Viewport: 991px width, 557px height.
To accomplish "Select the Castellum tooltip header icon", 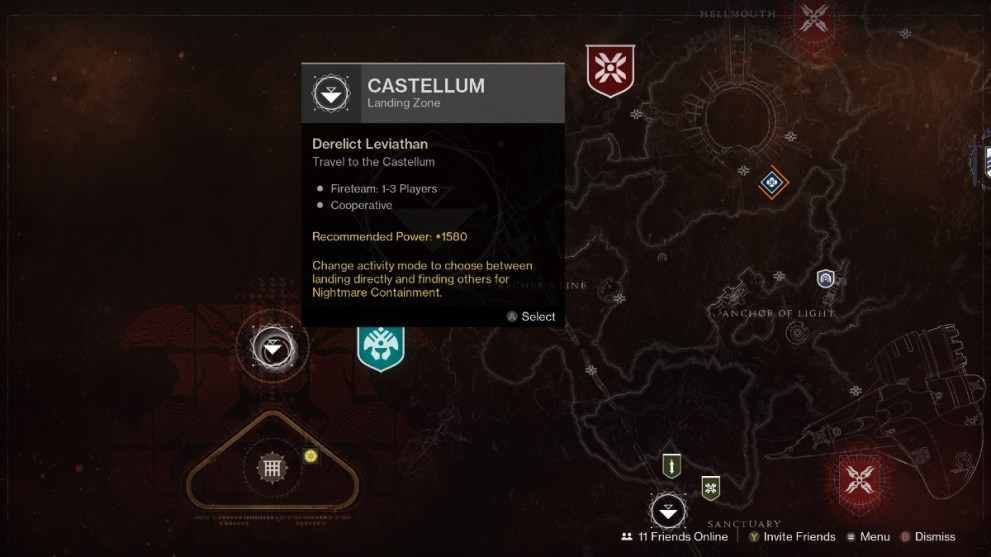I will tap(331, 94).
